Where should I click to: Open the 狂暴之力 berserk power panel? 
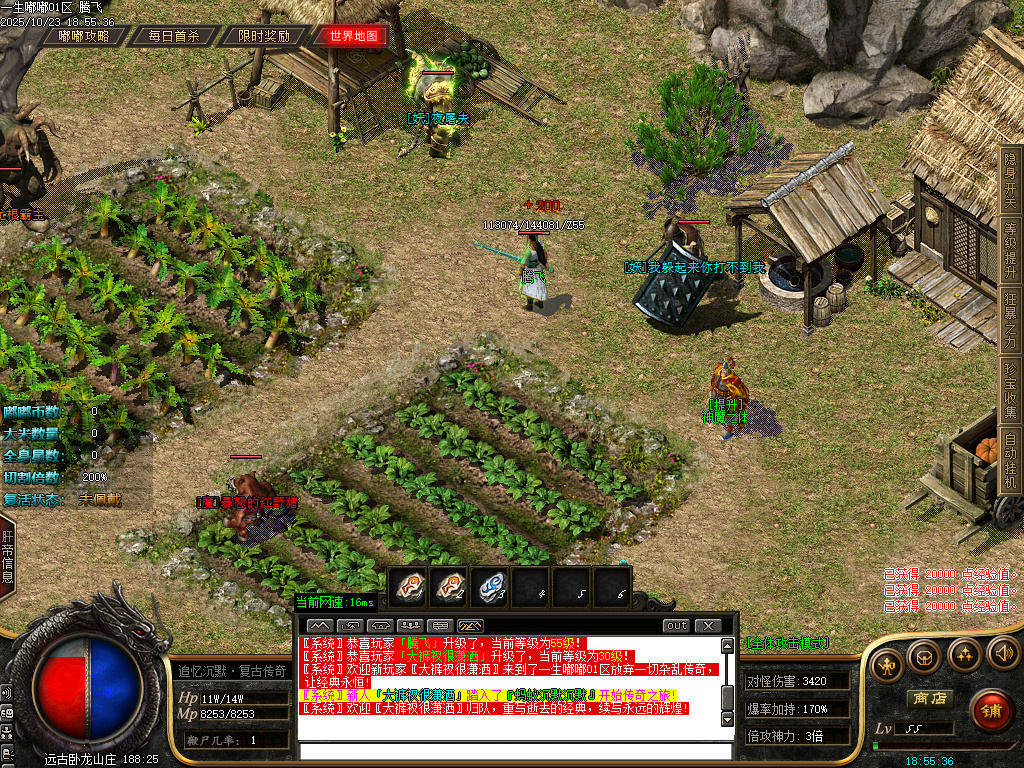coord(1010,322)
